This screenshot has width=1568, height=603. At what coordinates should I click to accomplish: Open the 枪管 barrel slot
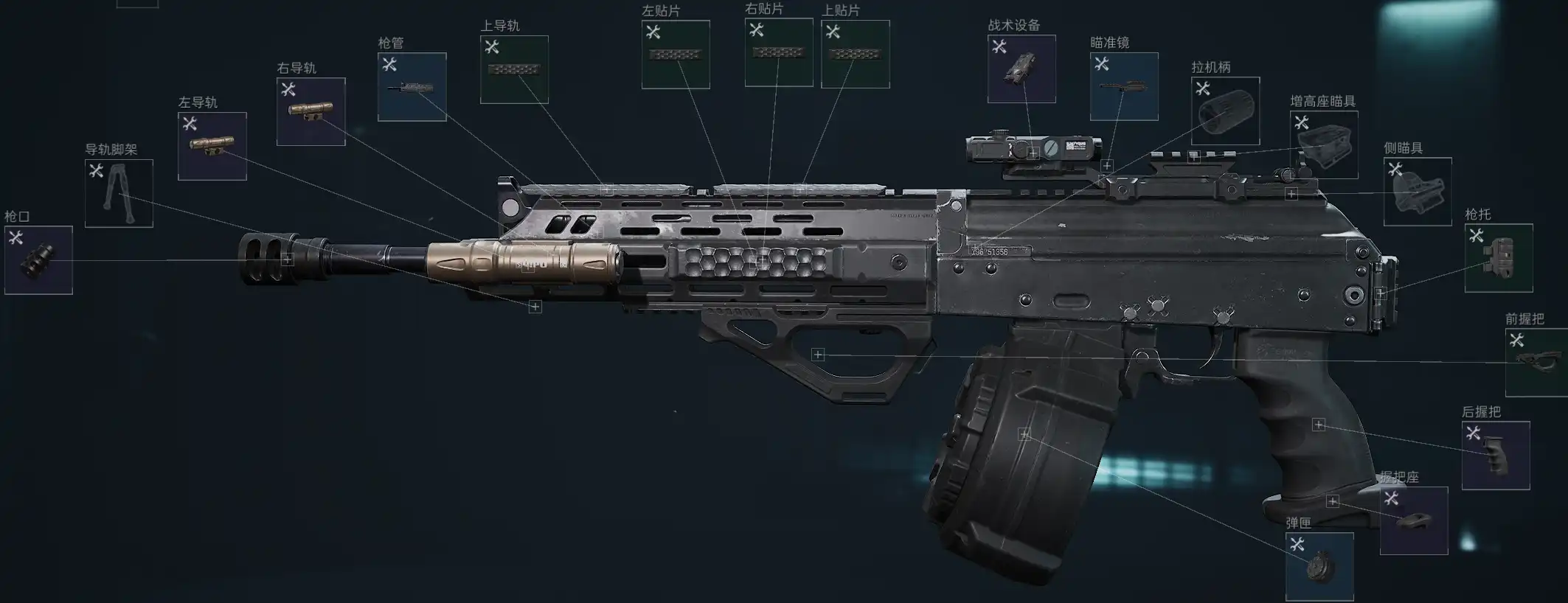coord(412,87)
